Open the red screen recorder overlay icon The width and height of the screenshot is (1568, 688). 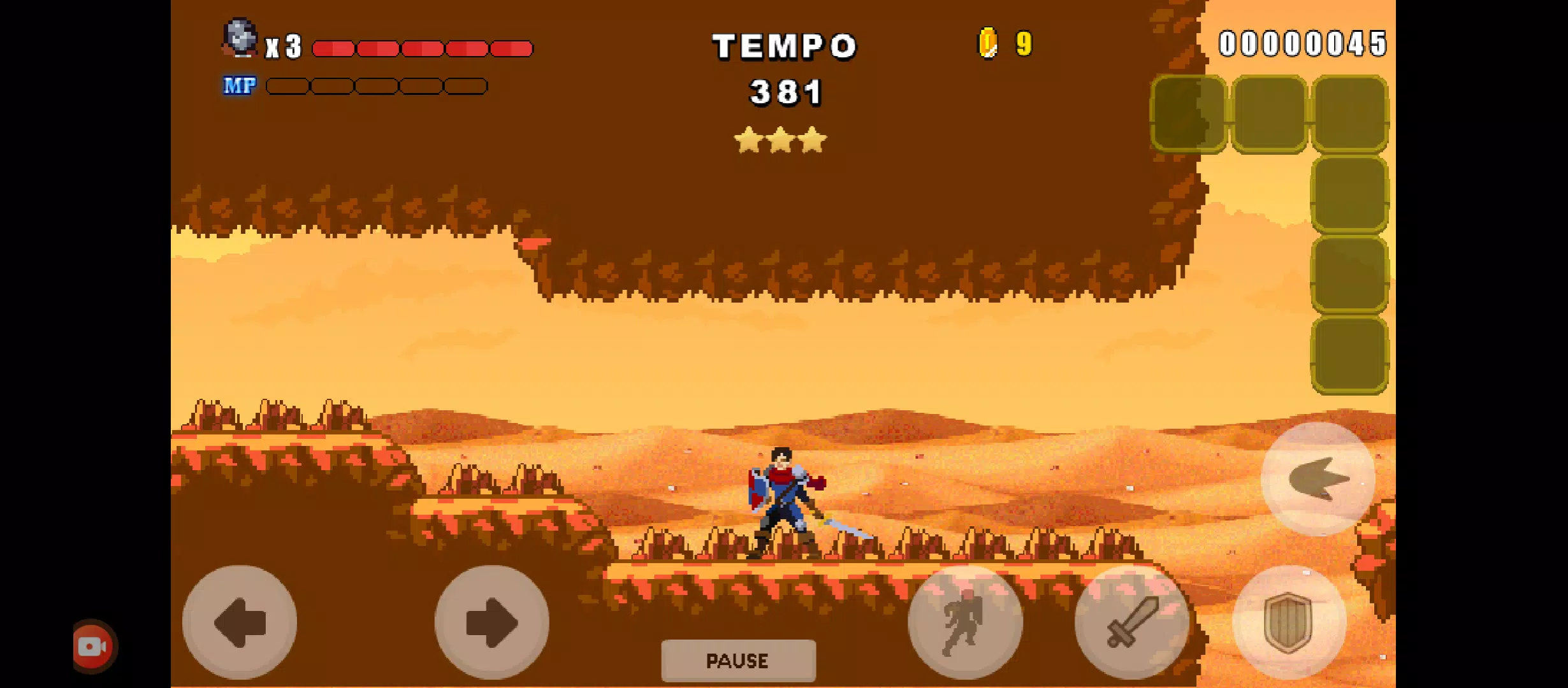point(93,647)
